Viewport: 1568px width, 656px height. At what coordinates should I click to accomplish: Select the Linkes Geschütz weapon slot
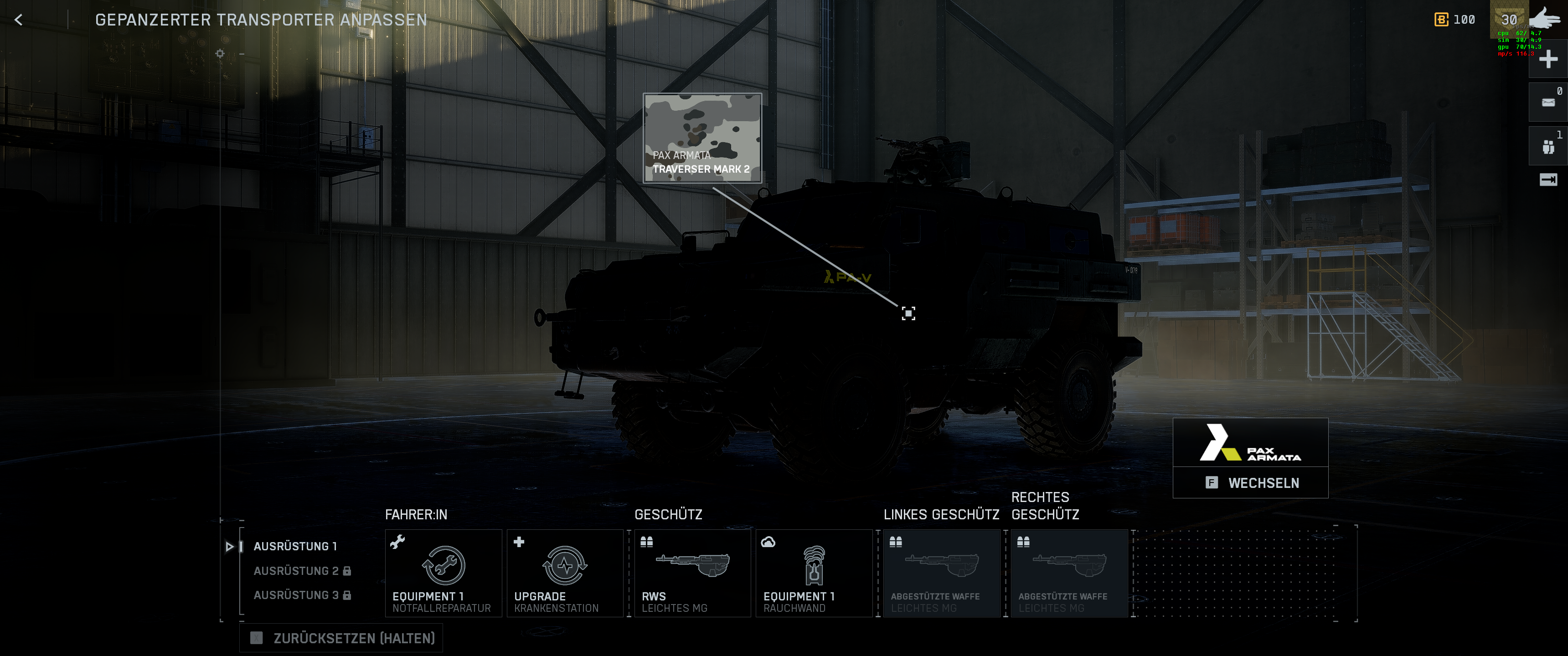point(941,573)
